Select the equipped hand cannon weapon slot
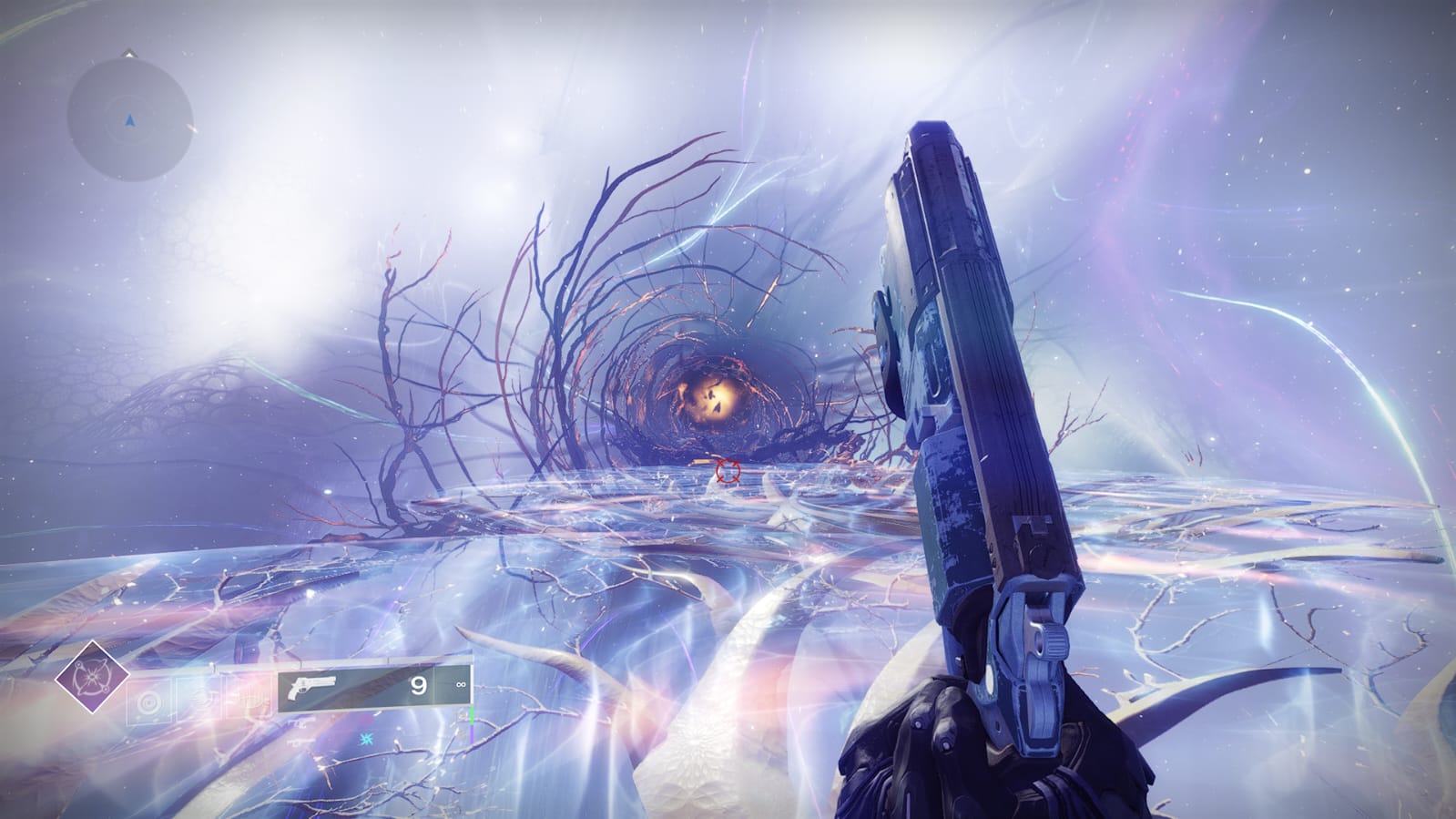 pyautogui.click(x=373, y=687)
